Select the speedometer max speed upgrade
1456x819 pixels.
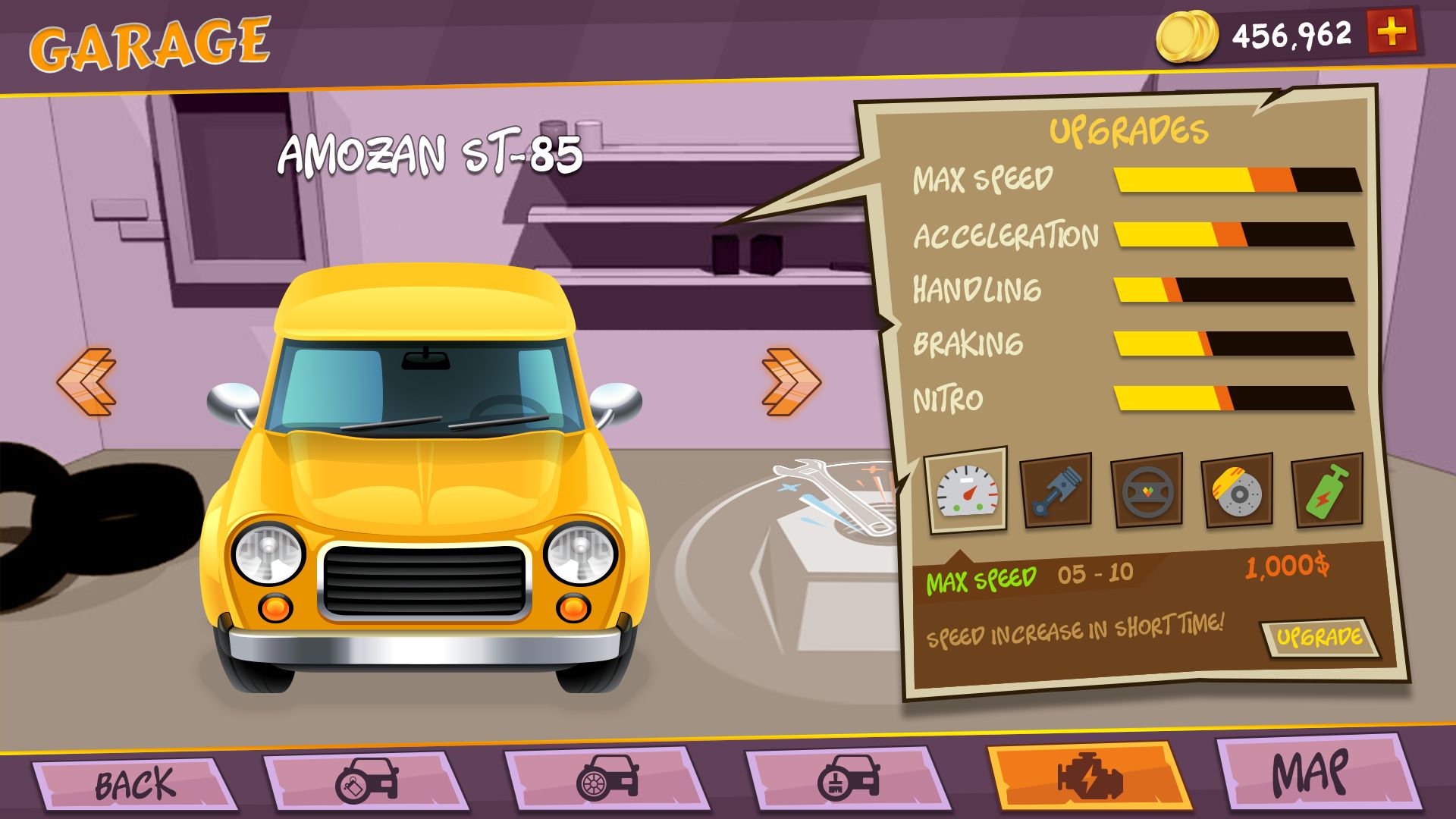(x=967, y=490)
